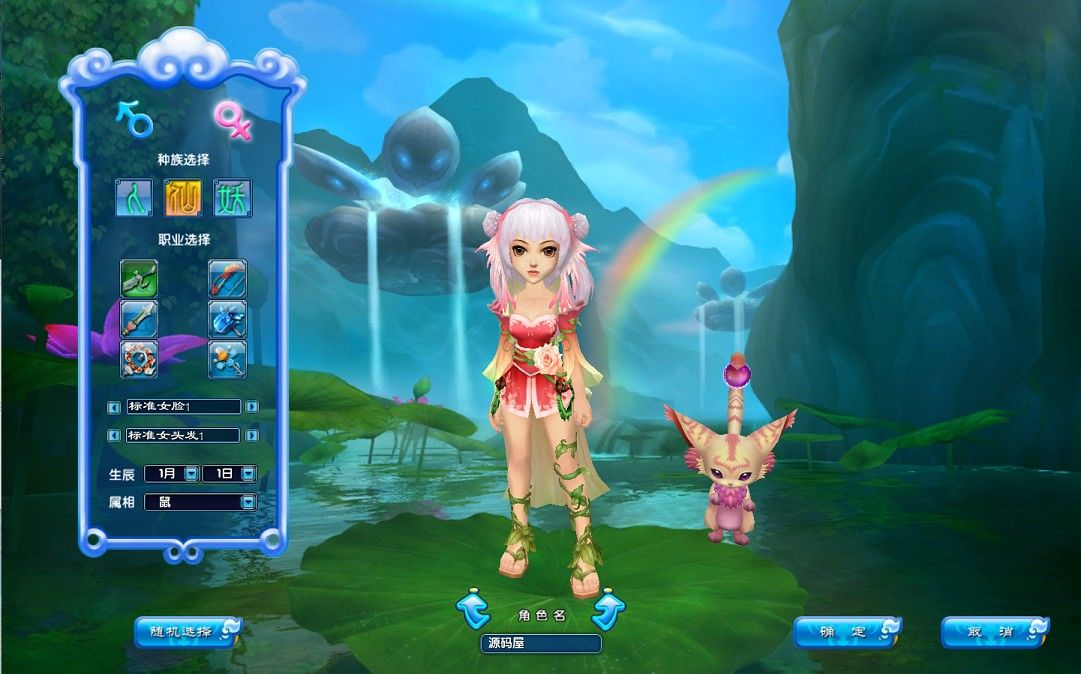
Task: Pick the red-white ring class icon
Action: pos(139,359)
